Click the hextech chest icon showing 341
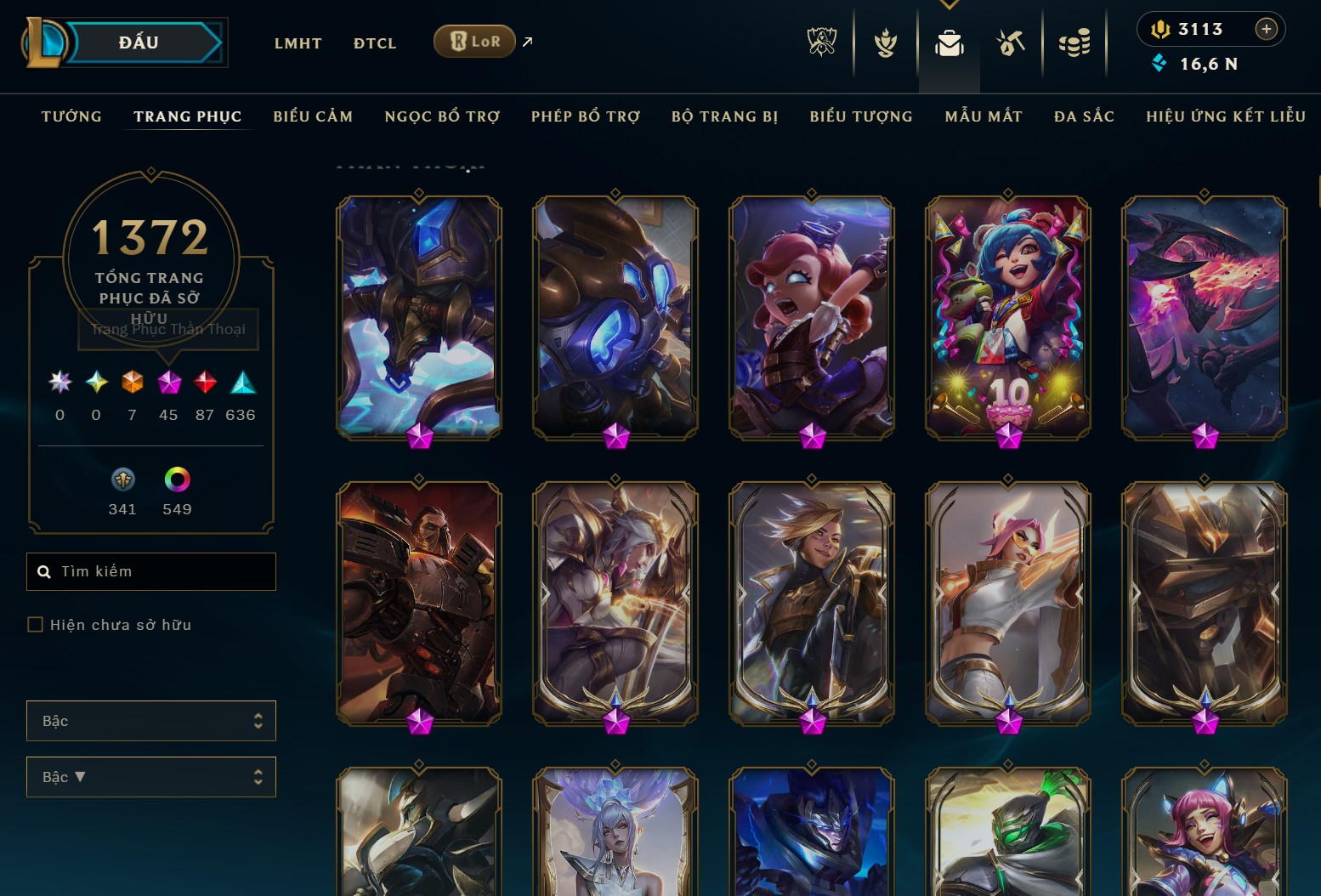The image size is (1321, 896). pos(122,480)
